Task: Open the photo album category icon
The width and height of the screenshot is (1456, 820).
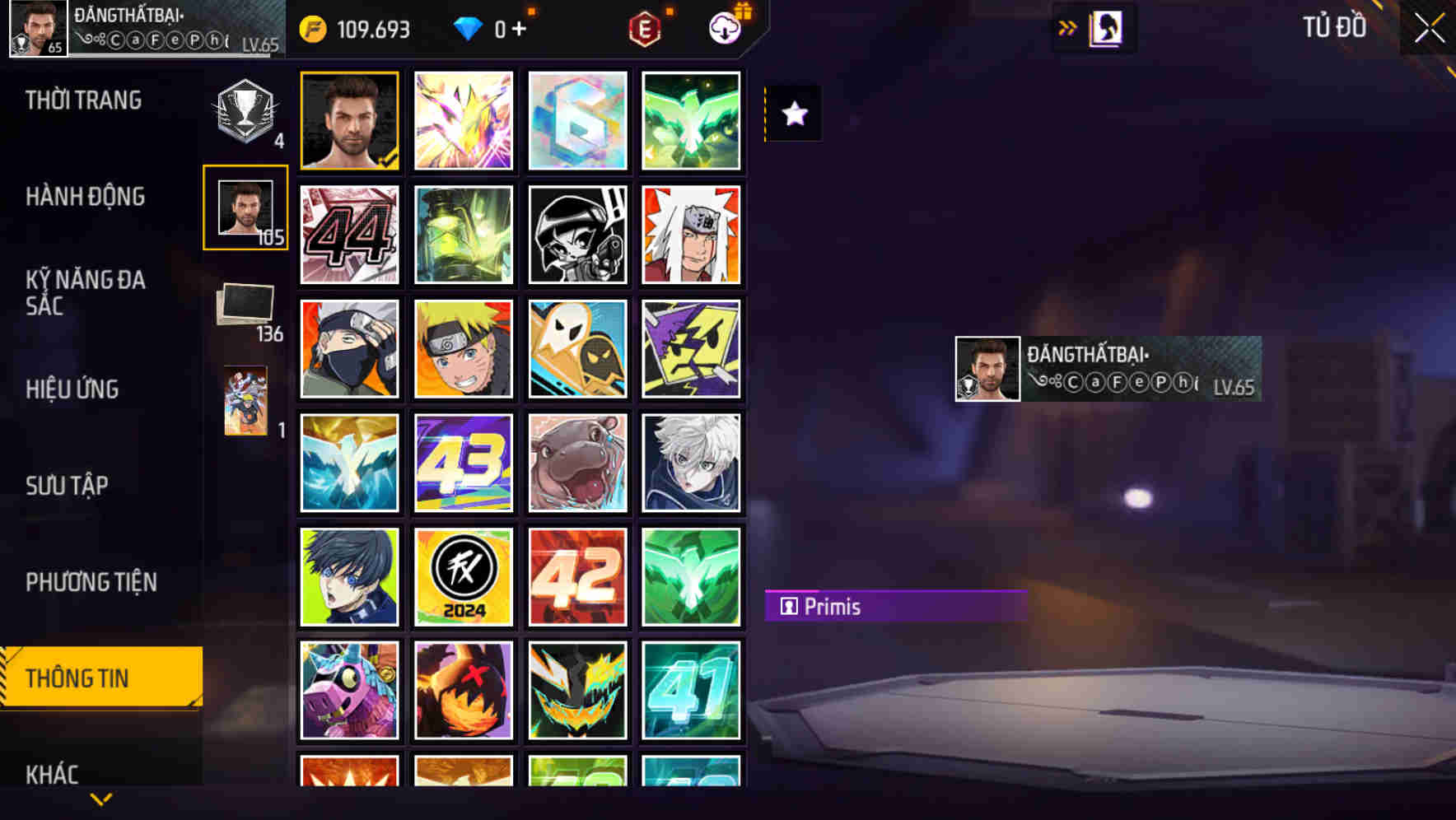Action: [245, 303]
